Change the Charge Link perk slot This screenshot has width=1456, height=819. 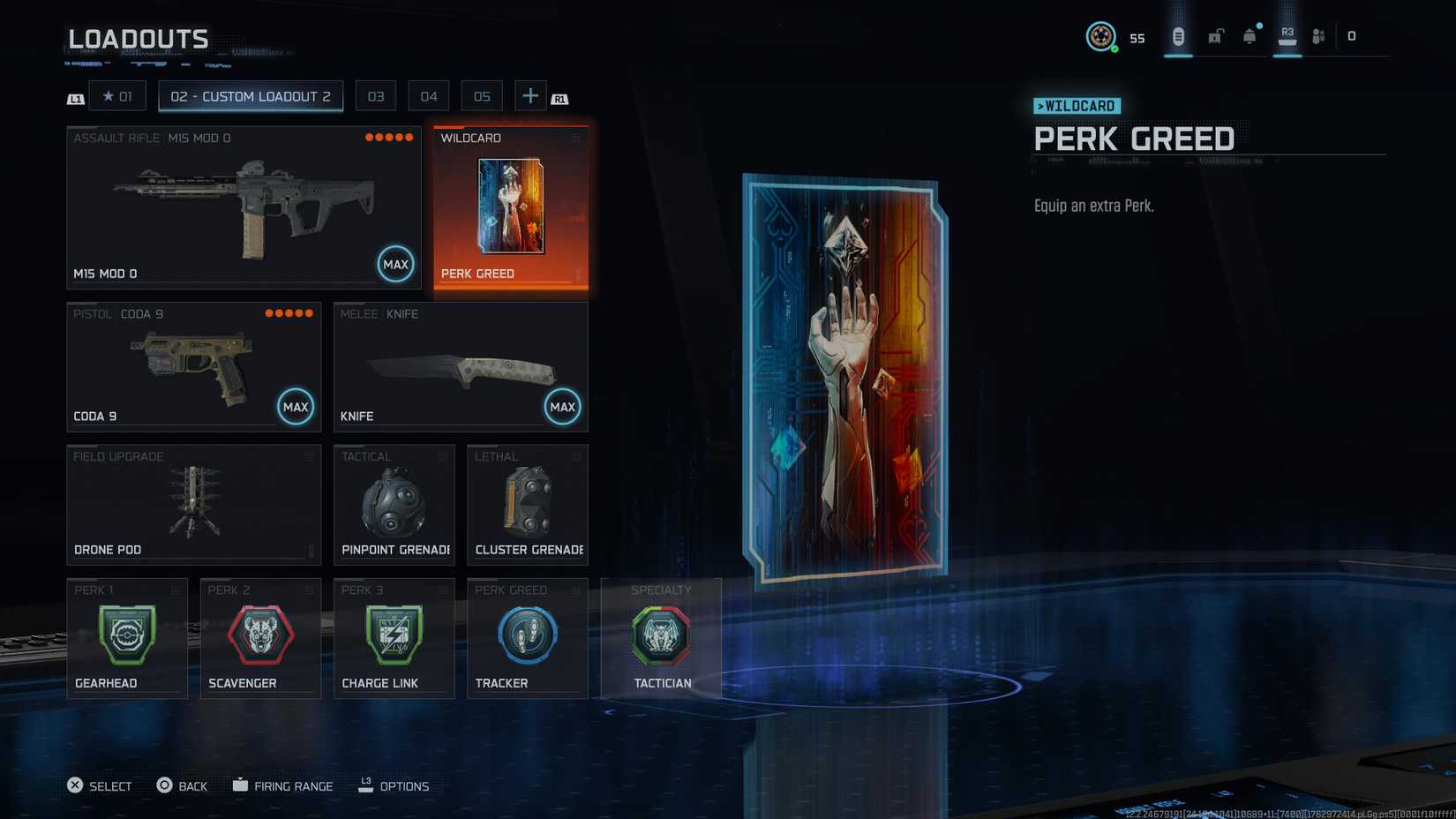coord(394,638)
